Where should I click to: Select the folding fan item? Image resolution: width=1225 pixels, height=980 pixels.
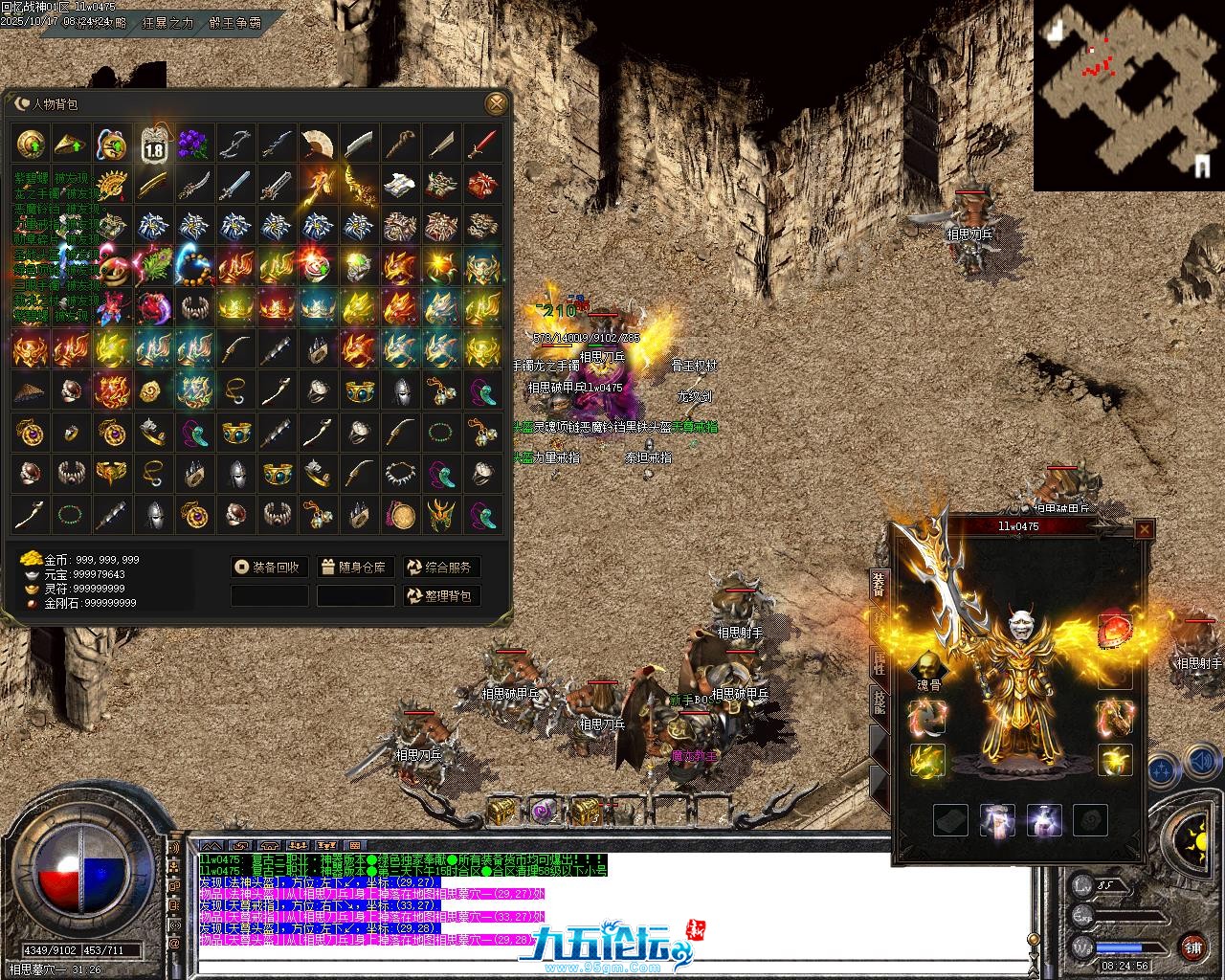click(x=317, y=145)
